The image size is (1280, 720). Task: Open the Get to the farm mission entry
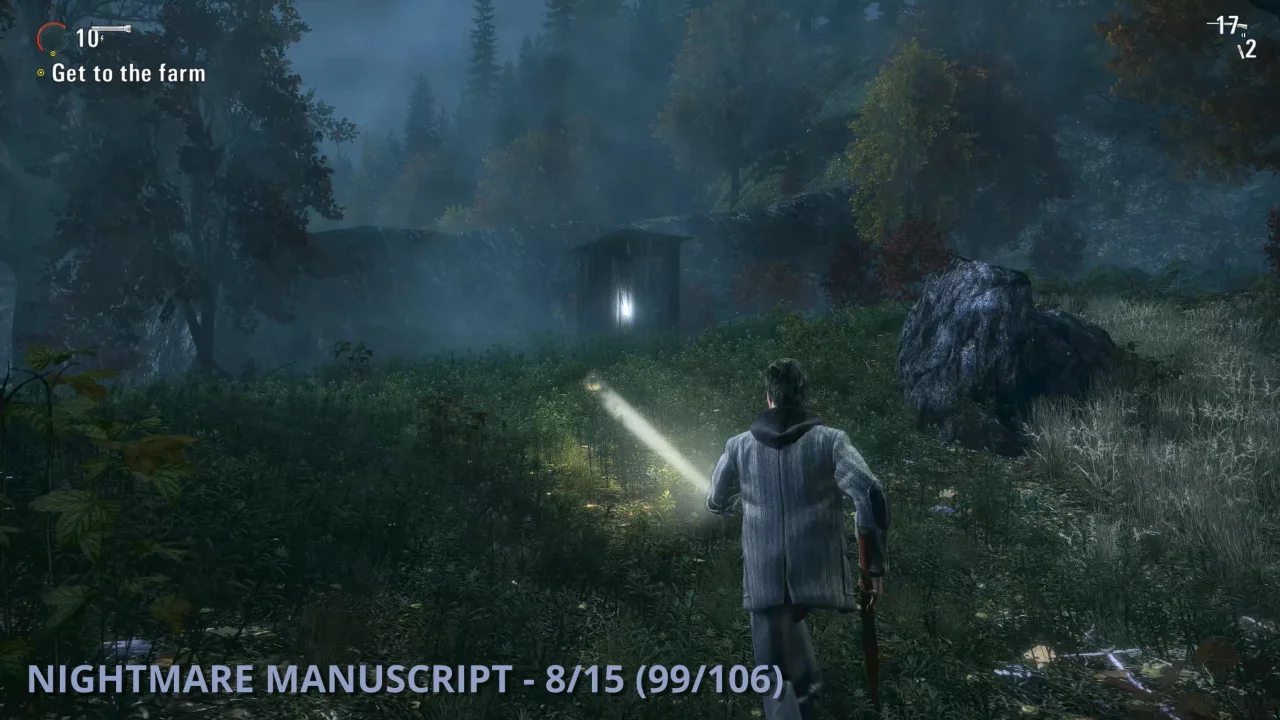tap(130, 72)
